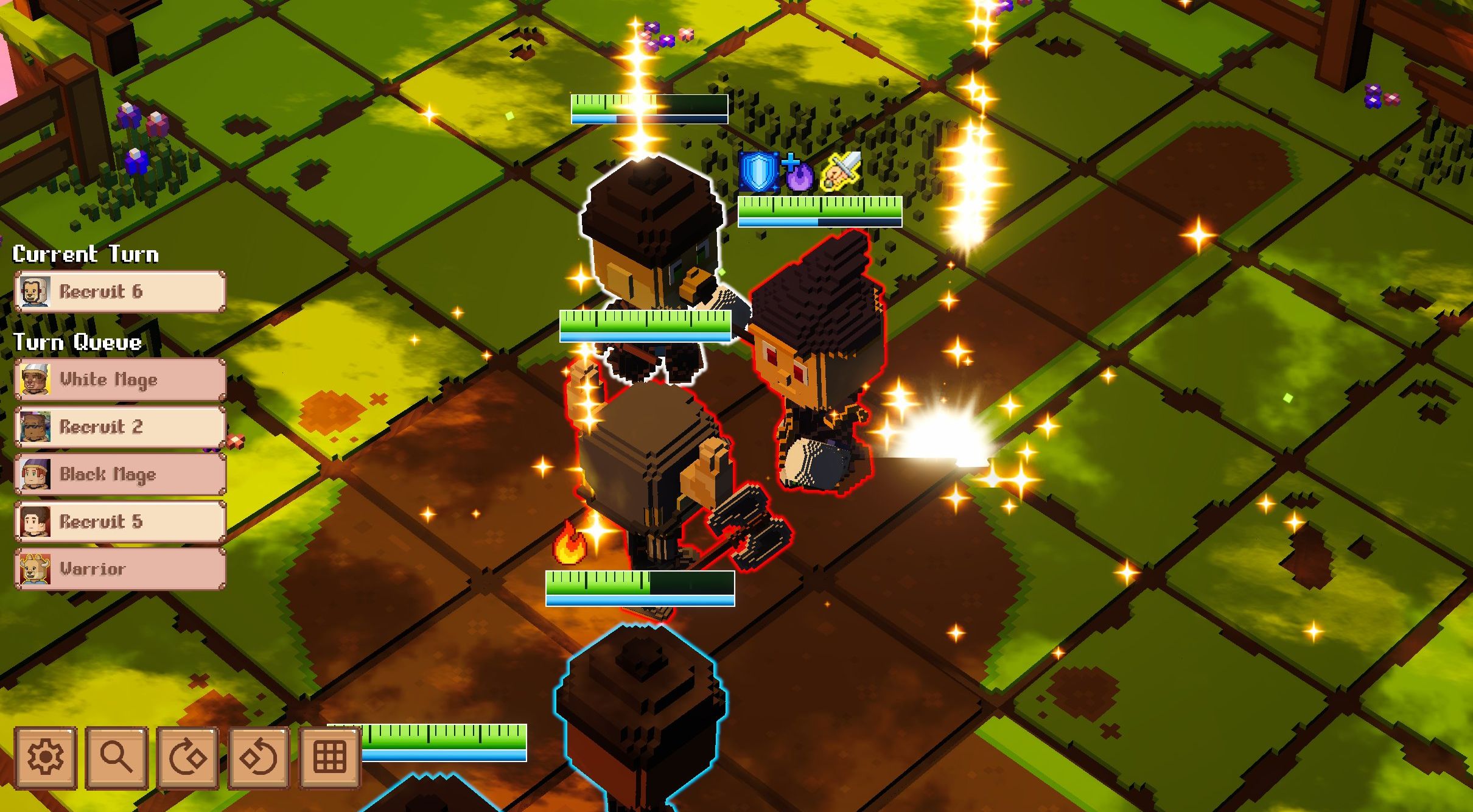Rotate the camera counterclockwise
1473x812 pixels.
(259, 757)
